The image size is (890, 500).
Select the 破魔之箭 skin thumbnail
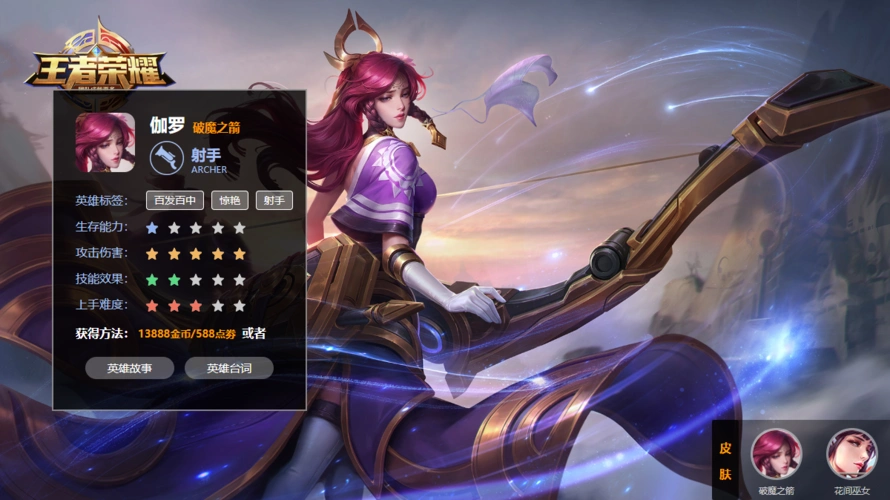776,453
